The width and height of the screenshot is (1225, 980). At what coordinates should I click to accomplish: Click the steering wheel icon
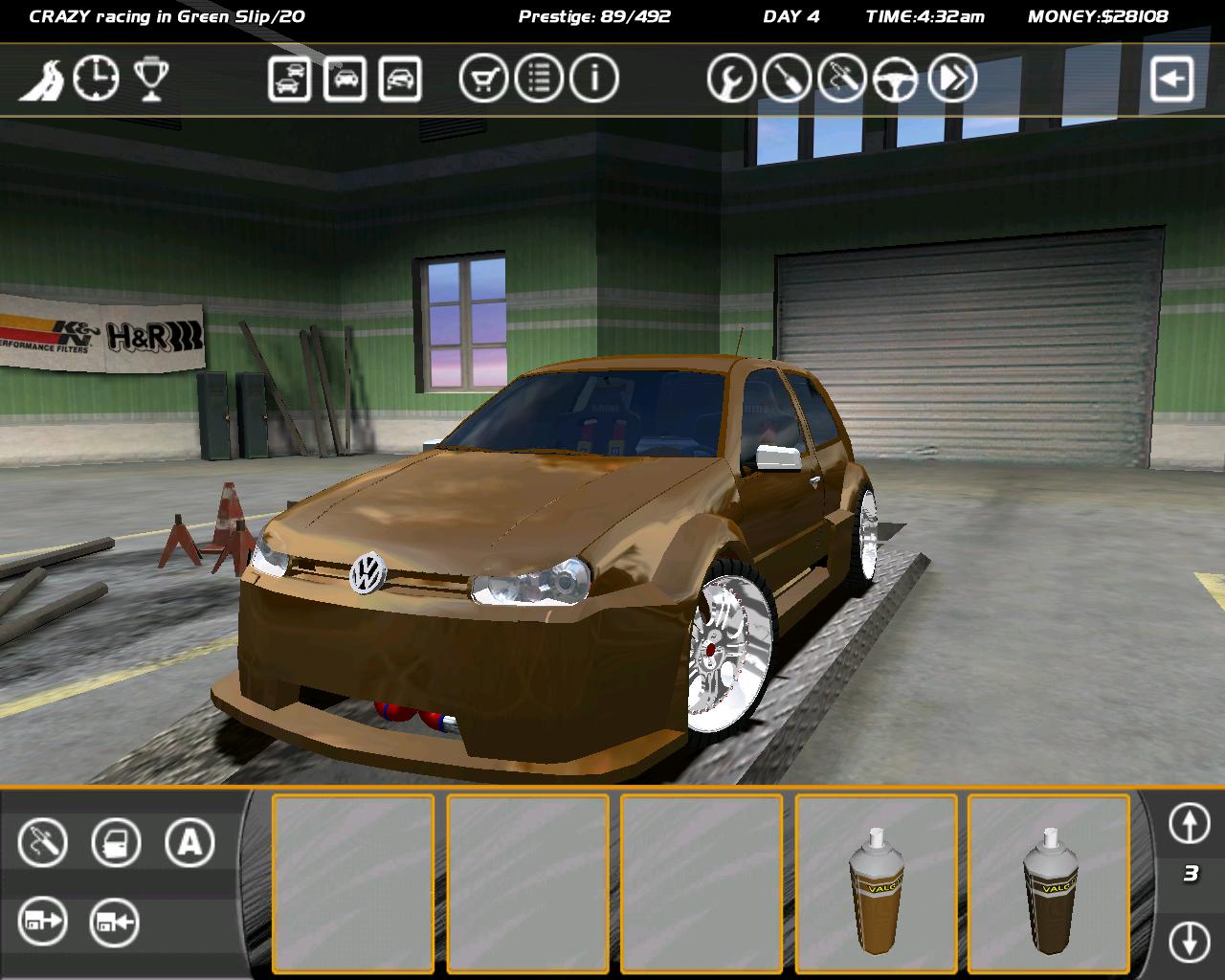click(x=897, y=78)
